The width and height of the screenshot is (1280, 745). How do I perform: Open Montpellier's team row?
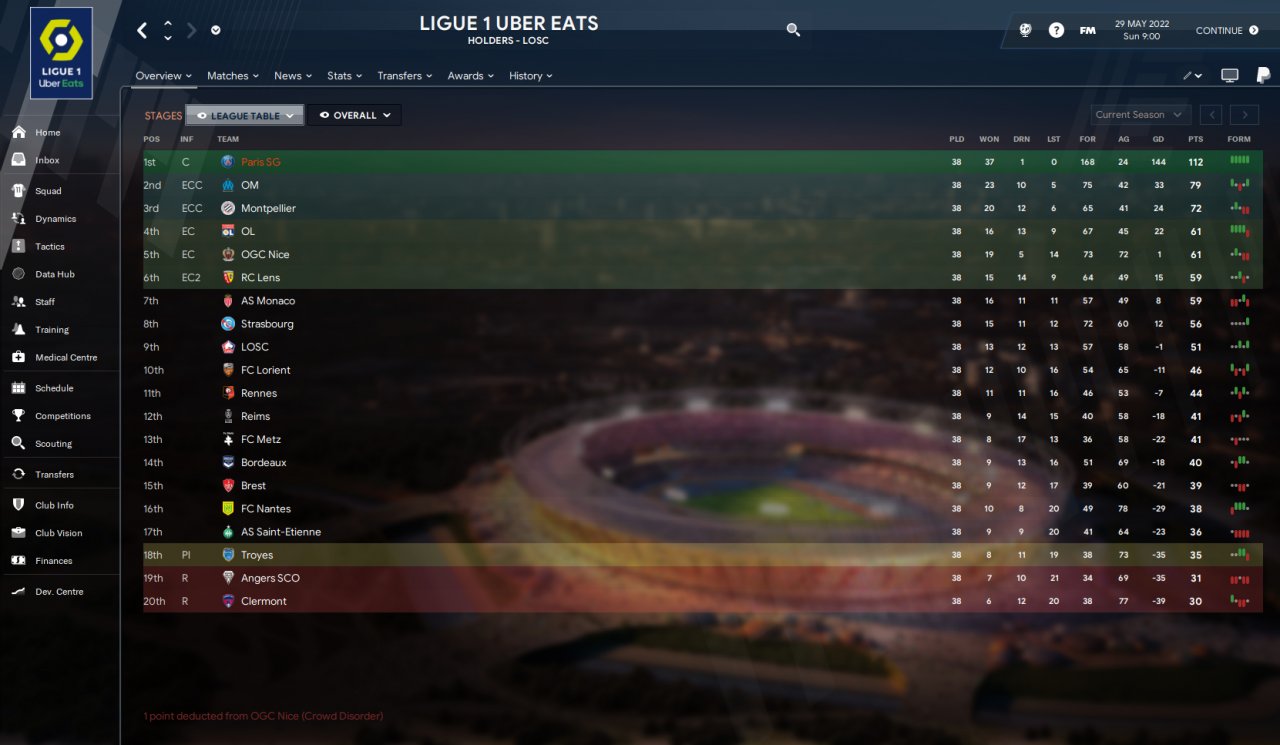click(x=268, y=208)
